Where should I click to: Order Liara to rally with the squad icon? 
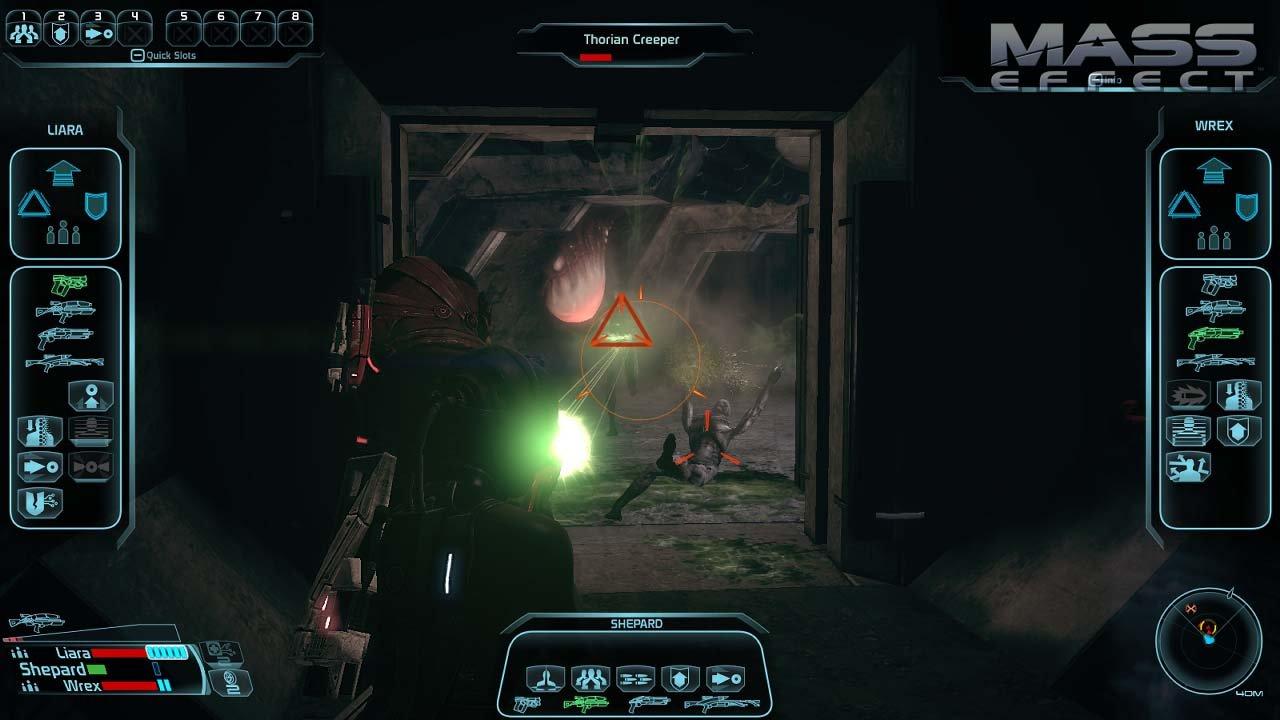pos(63,233)
